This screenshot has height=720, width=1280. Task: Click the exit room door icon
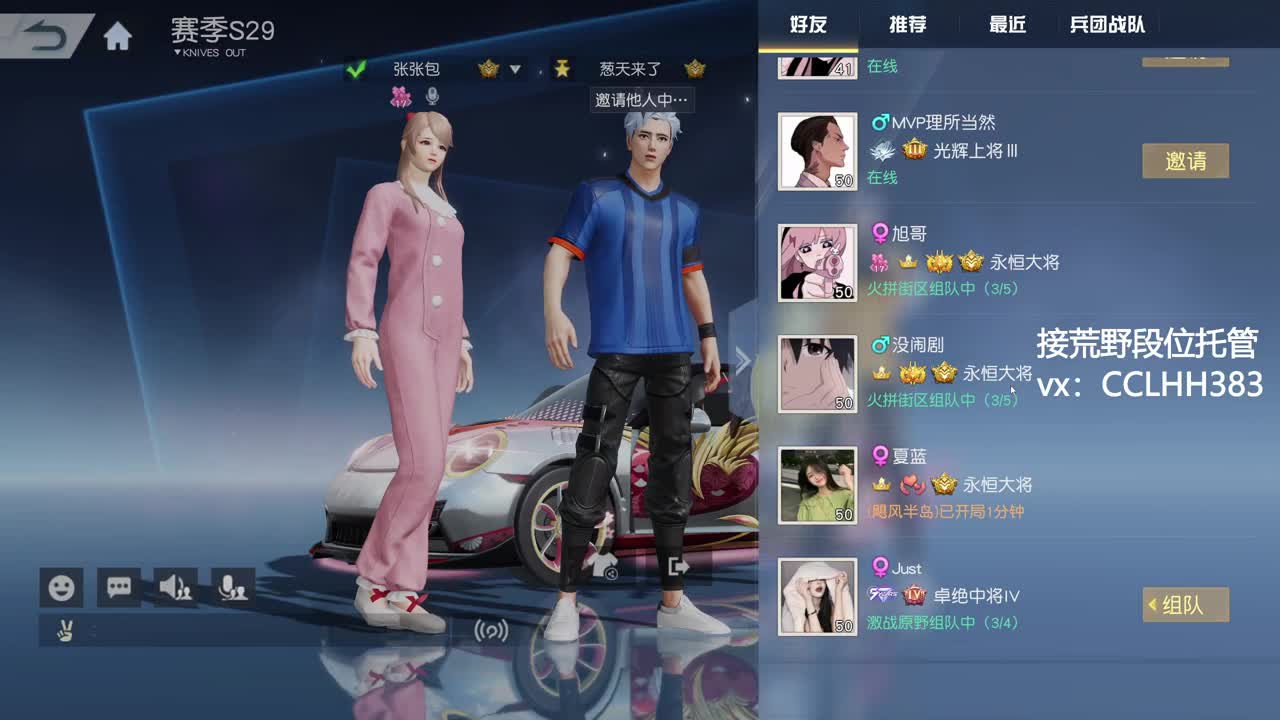tap(679, 568)
